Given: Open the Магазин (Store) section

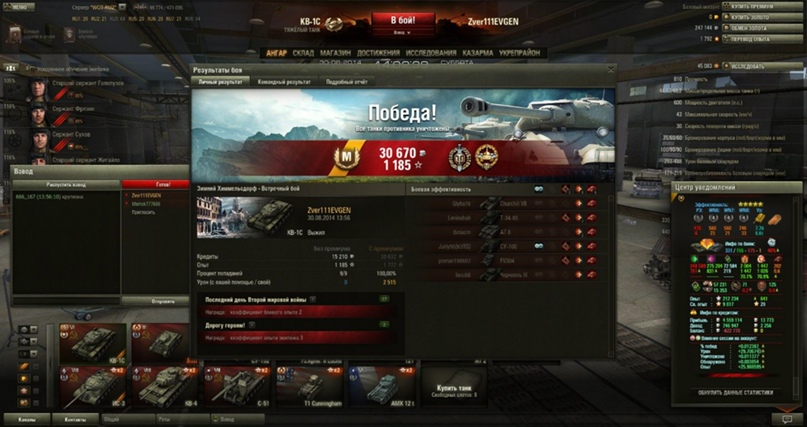Looking at the screenshot, I should point(335,53).
